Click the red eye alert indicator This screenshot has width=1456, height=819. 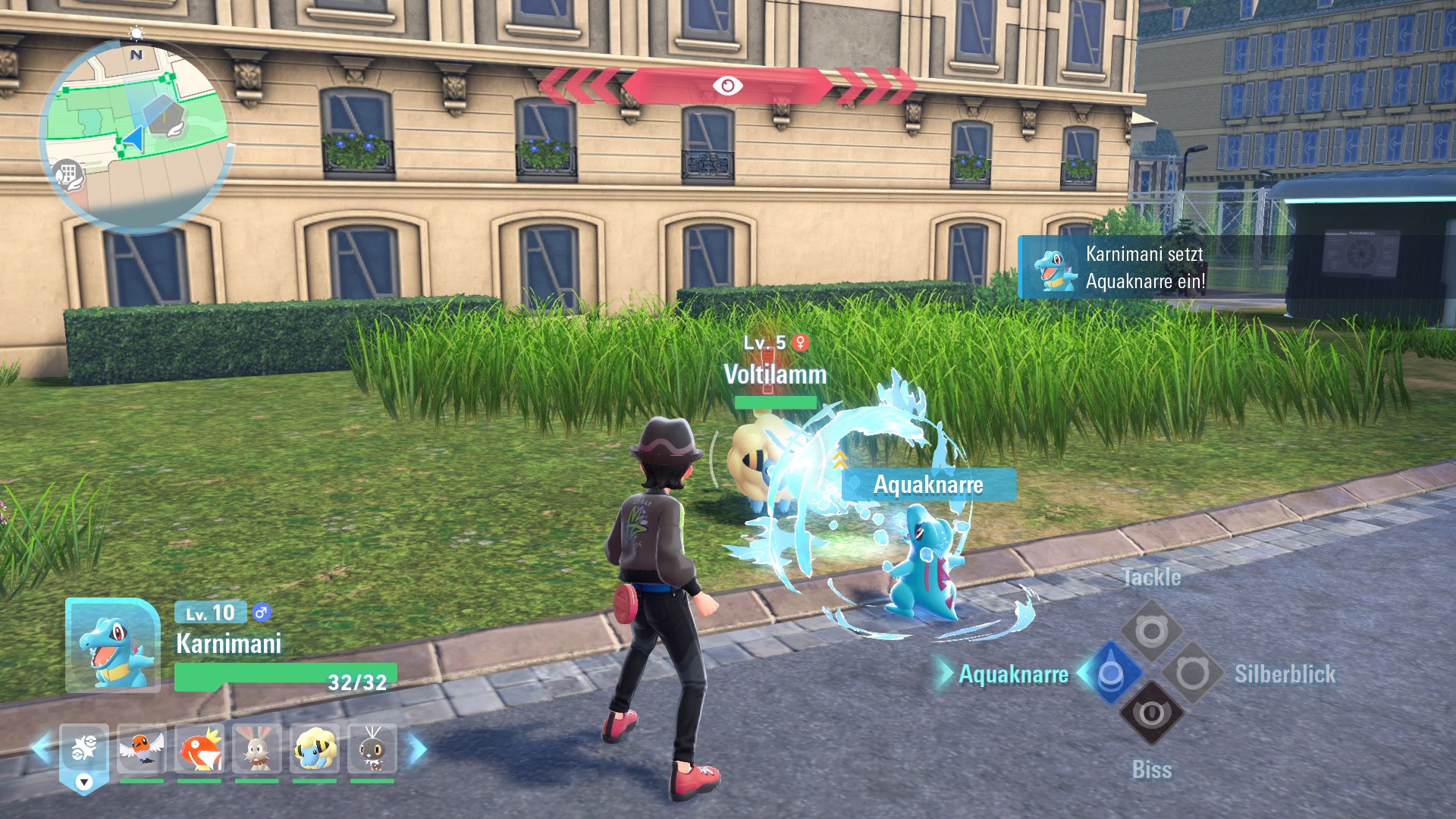727,86
